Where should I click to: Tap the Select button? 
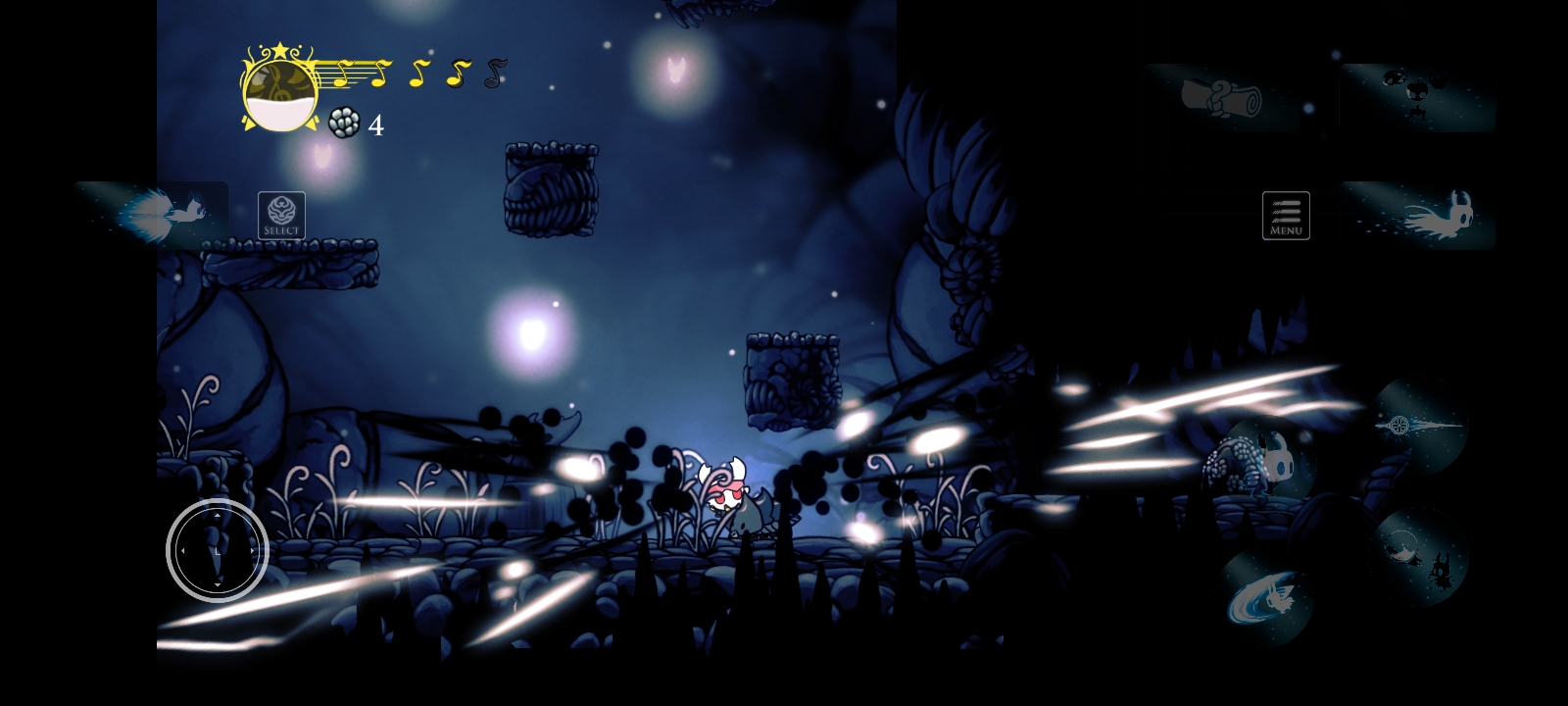pyautogui.click(x=281, y=216)
